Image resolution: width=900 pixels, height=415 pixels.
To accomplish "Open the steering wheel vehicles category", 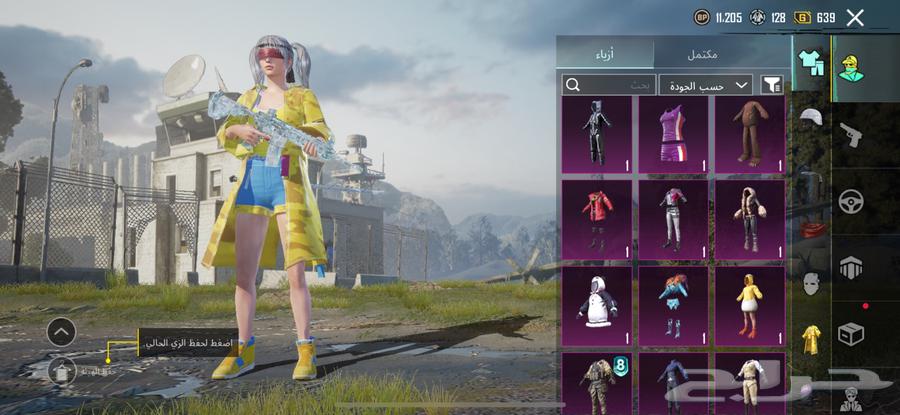I will (x=852, y=201).
